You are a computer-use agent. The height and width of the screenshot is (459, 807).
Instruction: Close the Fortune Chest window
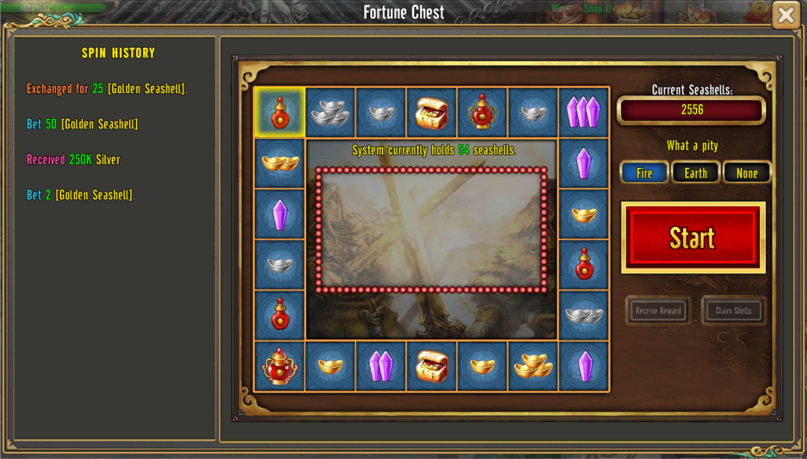786,15
